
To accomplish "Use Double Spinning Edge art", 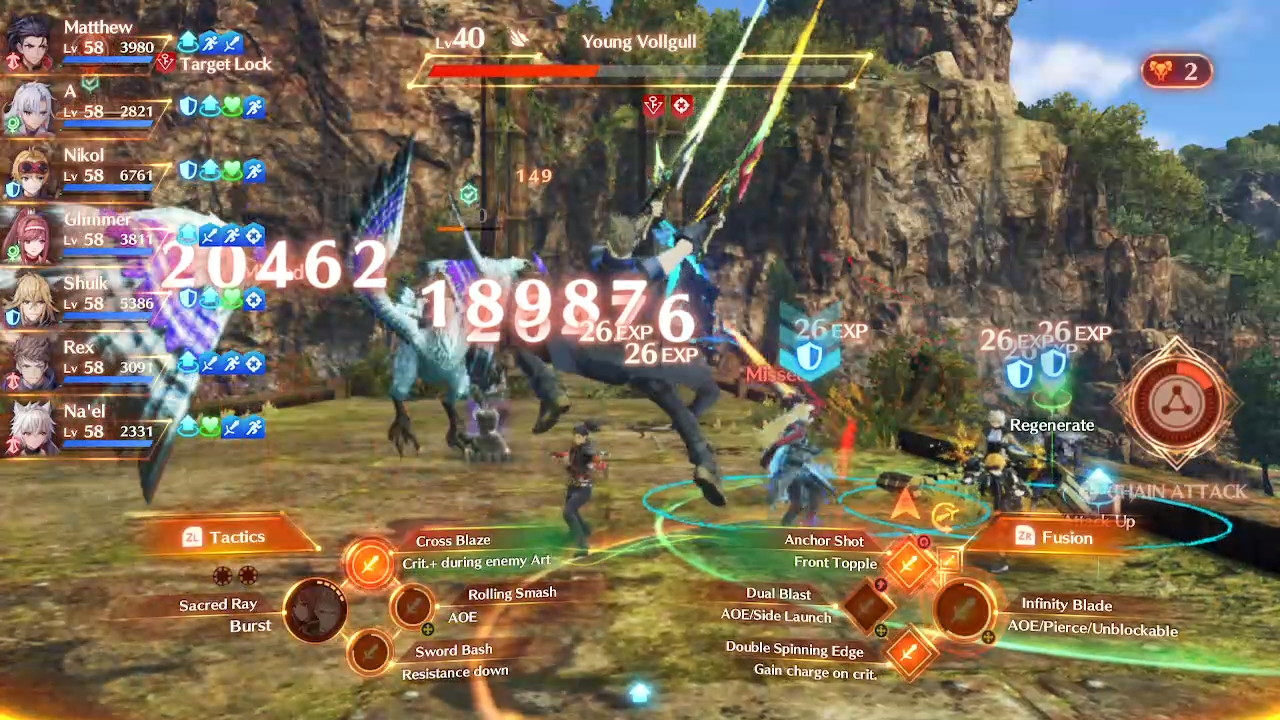I will 909,652.
